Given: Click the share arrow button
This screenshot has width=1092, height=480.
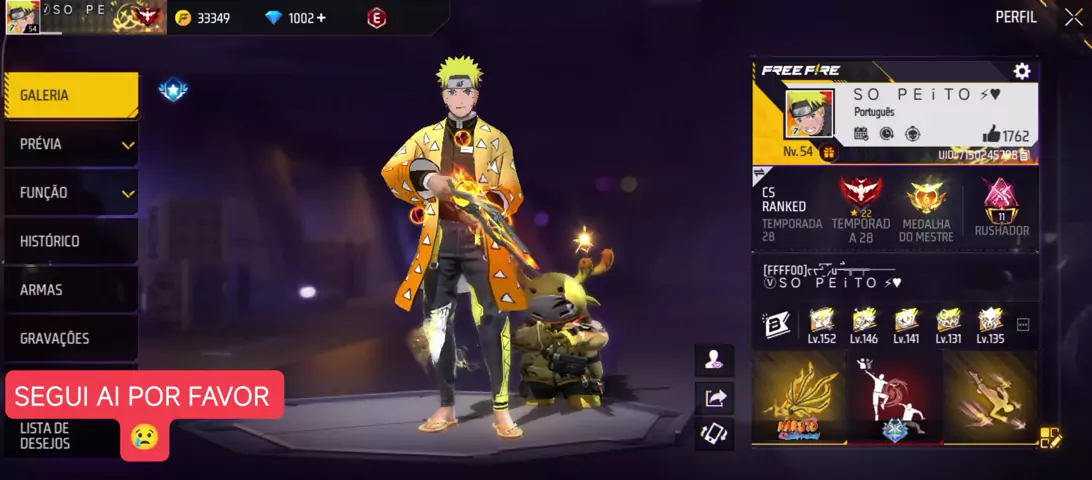Looking at the screenshot, I should (715, 398).
